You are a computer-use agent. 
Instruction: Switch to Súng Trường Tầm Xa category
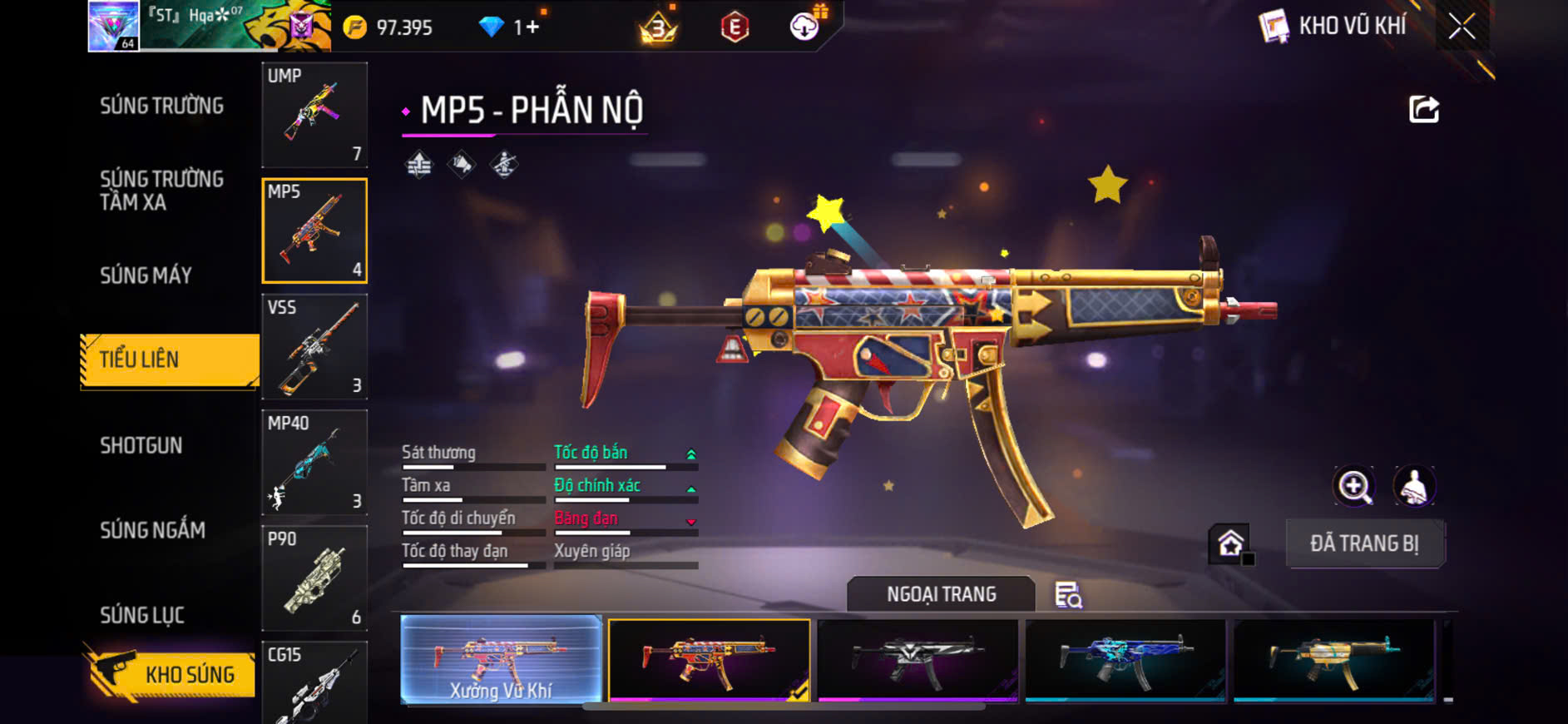[x=161, y=191]
